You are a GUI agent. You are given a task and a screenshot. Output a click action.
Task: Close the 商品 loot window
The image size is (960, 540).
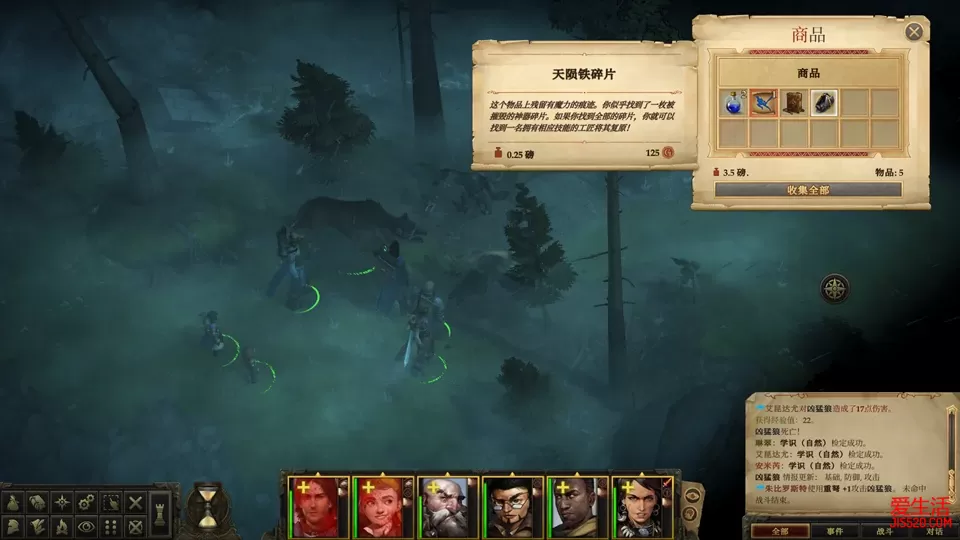(x=914, y=32)
